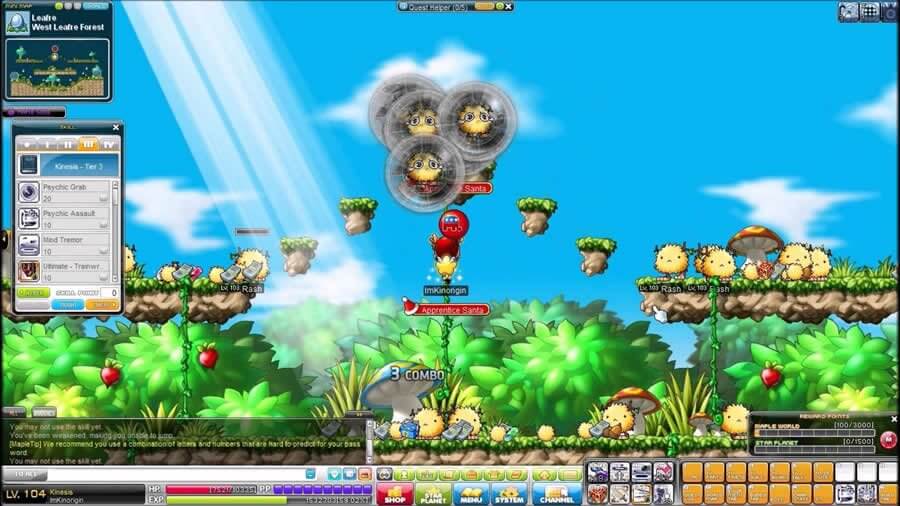Open the Cash Shop button
The width and height of the screenshot is (900, 506).
coord(394,493)
